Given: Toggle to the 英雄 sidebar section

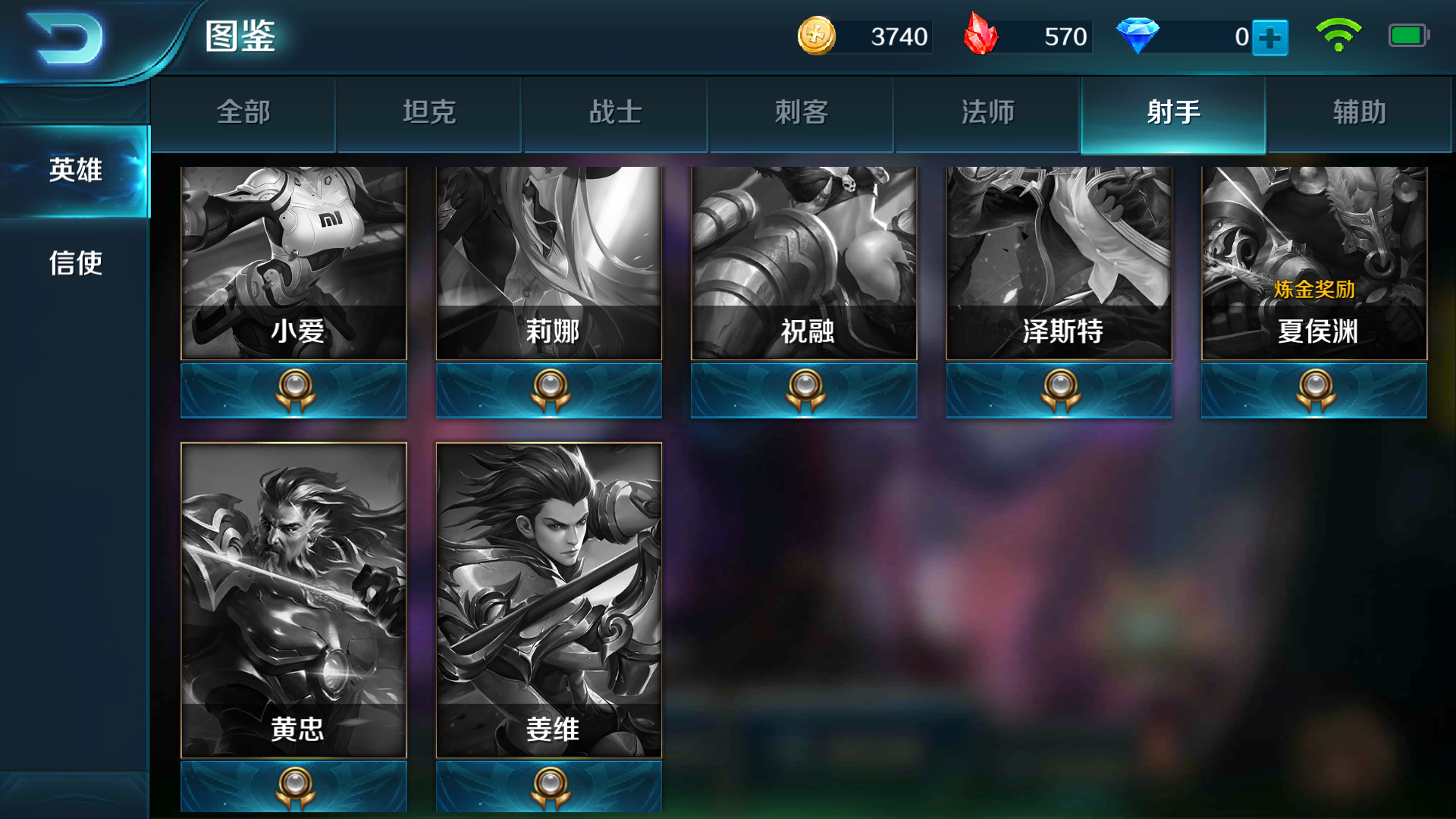Looking at the screenshot, I should (x=75, y=171).
